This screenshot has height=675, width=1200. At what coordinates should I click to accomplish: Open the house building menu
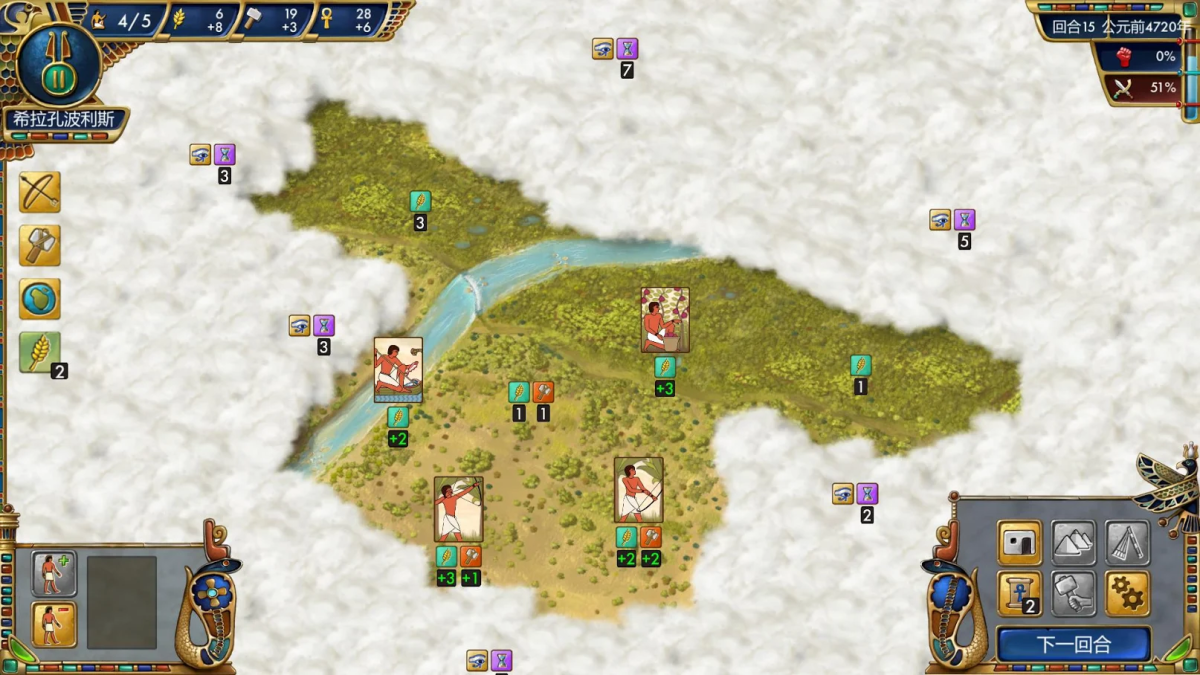pyautogui.click(x=1019, y=543)
